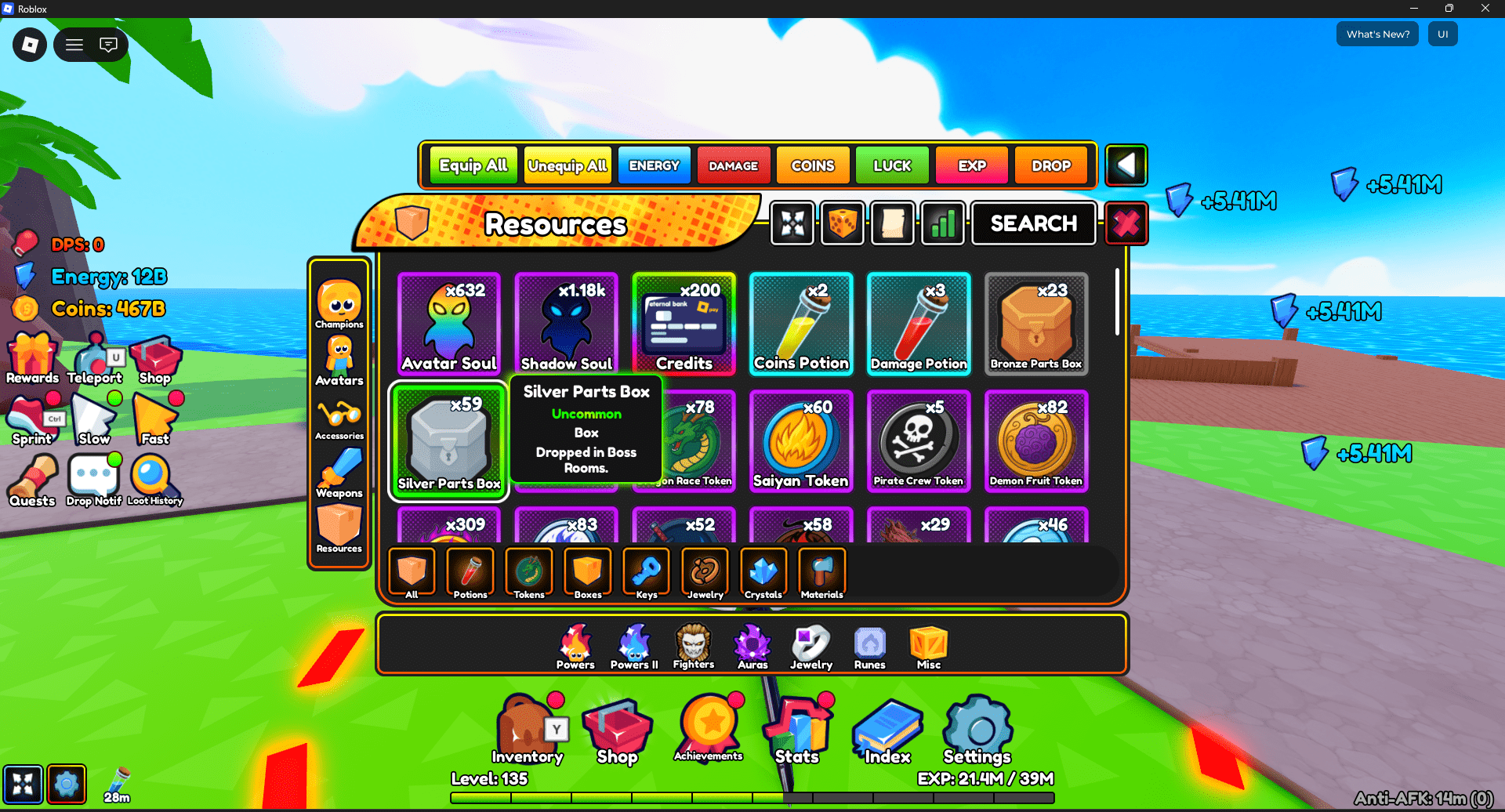
Task: Toggle the COINS sorting option
Action: tap(812, 165)
